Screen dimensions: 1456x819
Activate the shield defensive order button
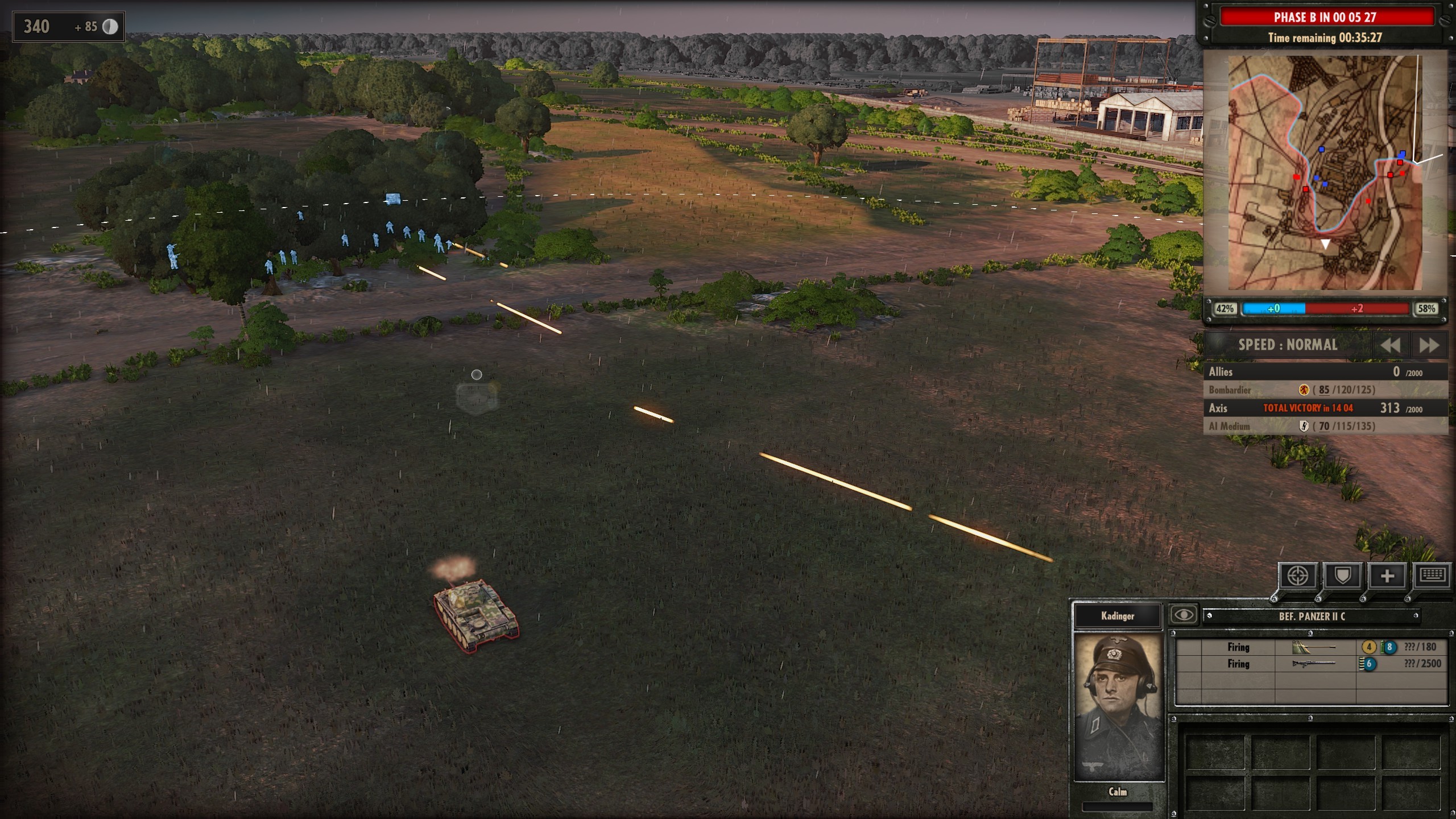[1342, 576]
